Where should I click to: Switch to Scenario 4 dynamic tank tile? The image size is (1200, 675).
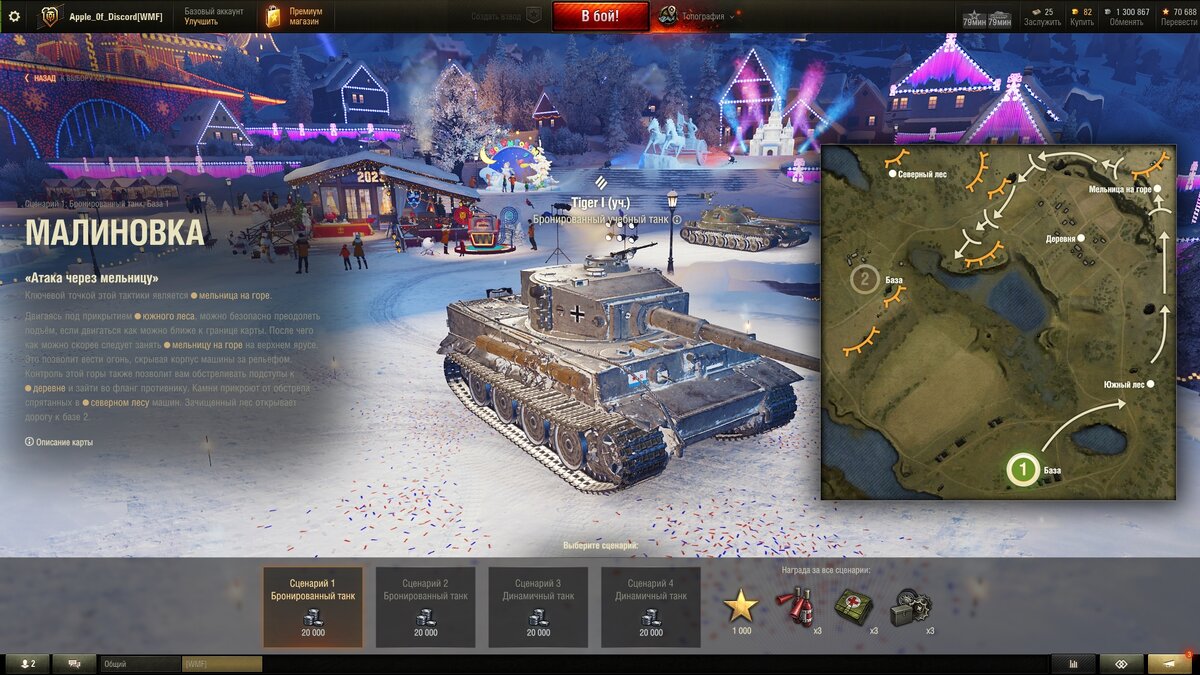[x=650, y=607]
